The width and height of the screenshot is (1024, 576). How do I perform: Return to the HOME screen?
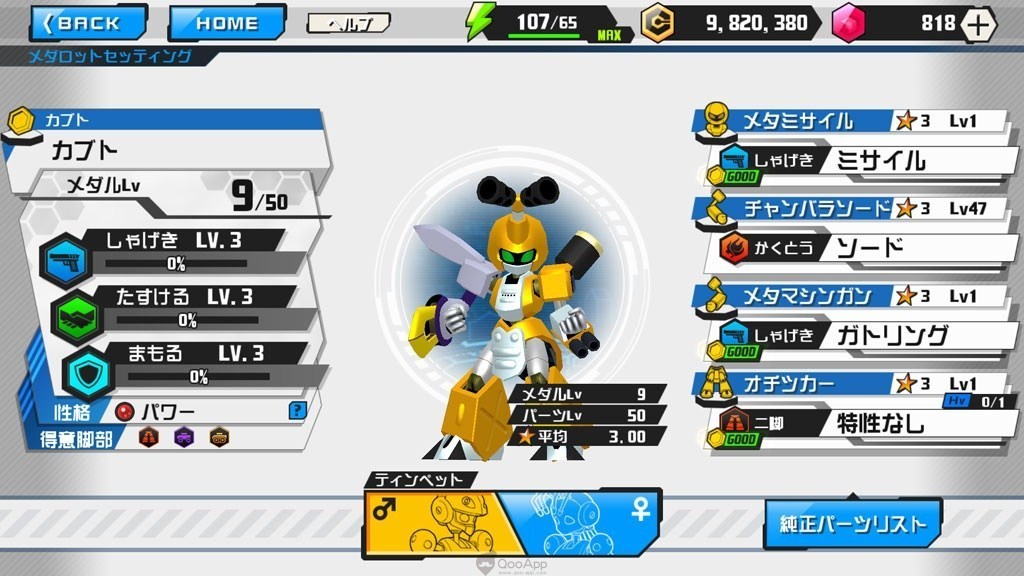click(226, 23)
